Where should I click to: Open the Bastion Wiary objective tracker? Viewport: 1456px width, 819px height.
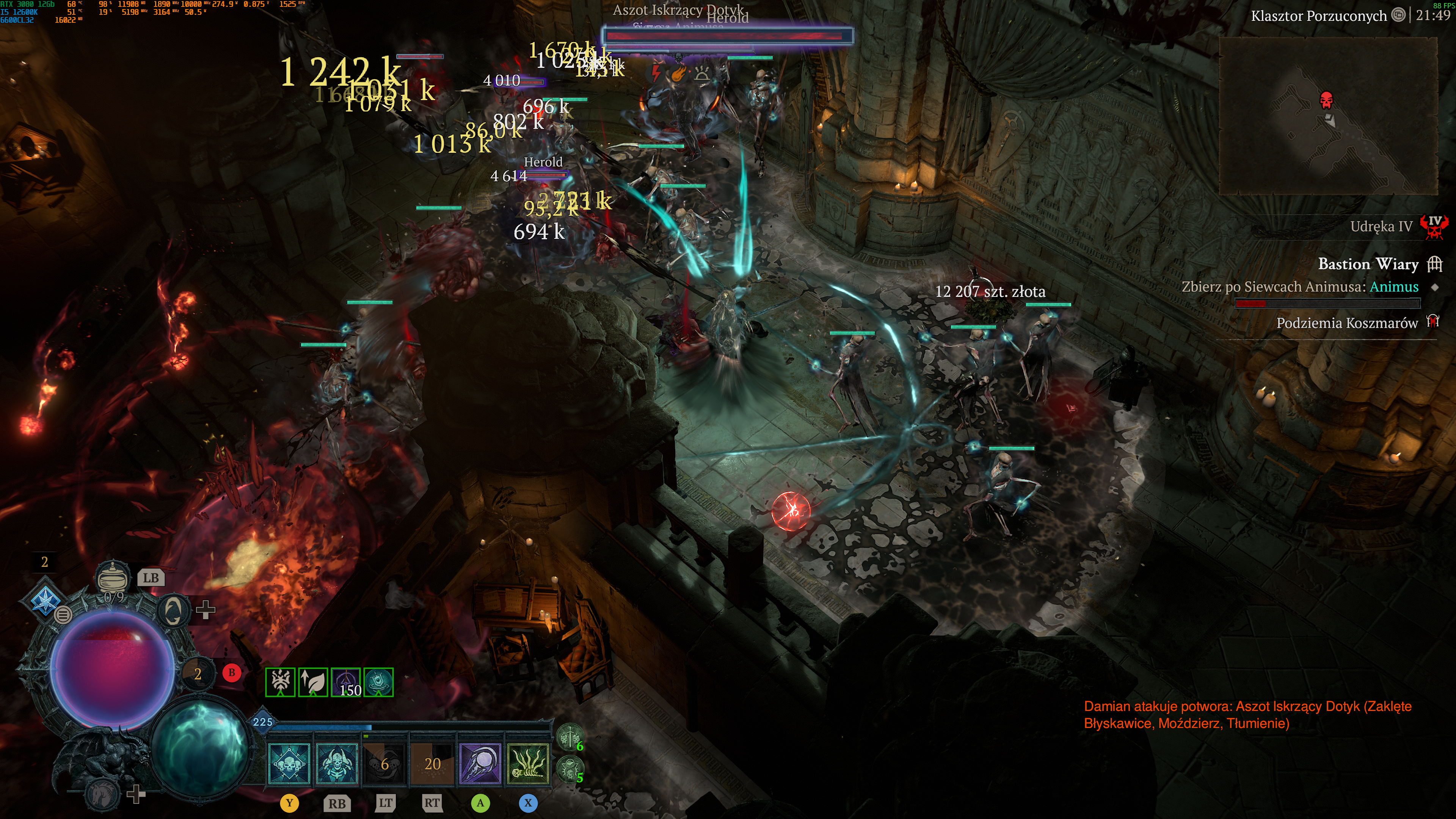1368,264
